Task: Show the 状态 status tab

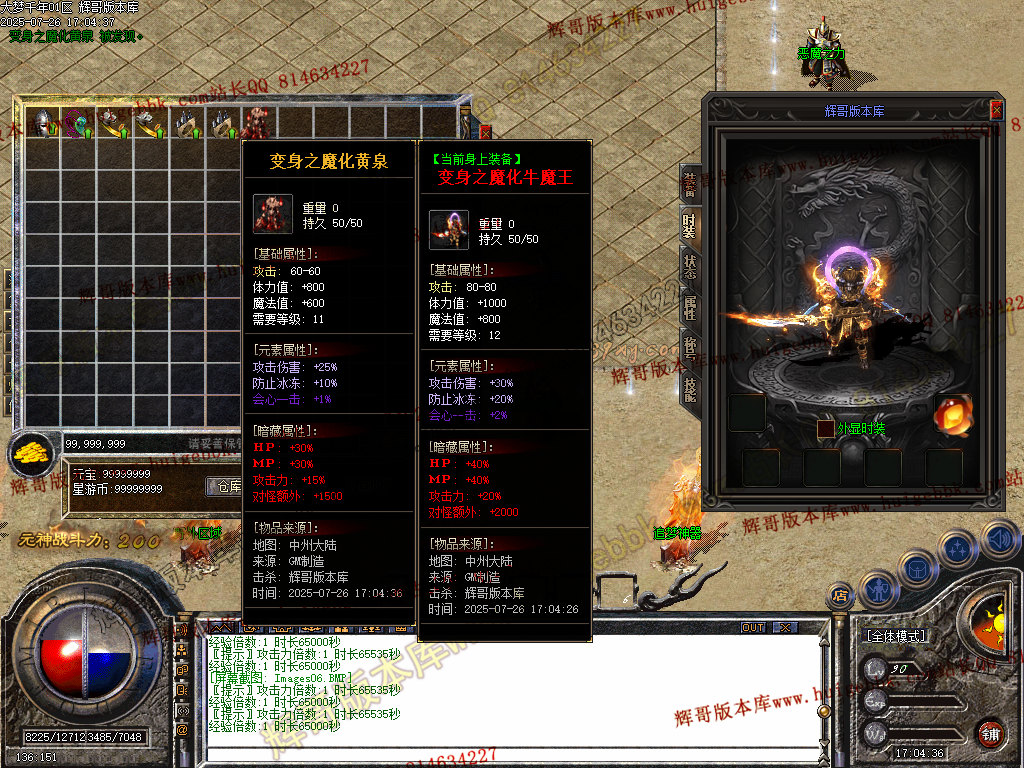Action: (x=690, y=267)
